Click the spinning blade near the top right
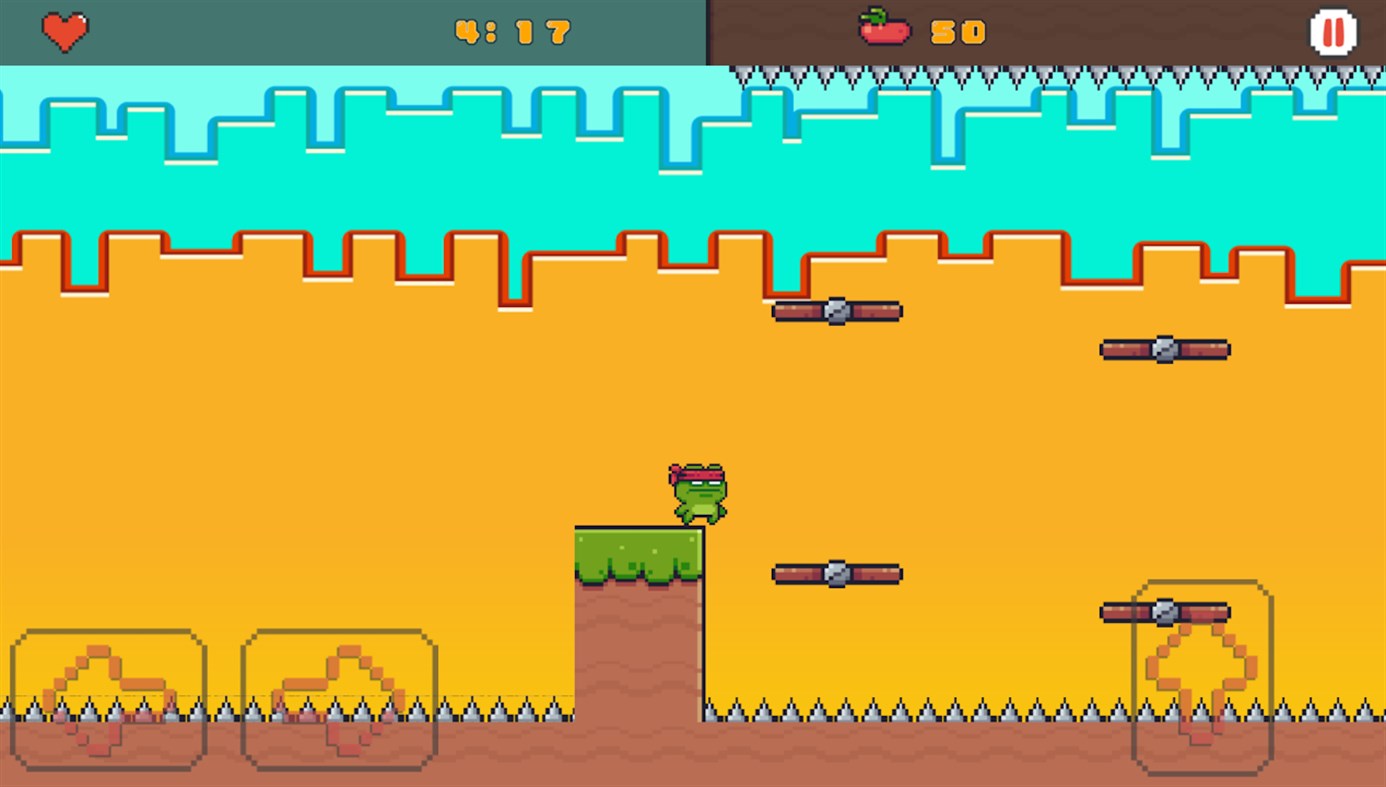The image size is (1386, 787). tap(1164, 349)
